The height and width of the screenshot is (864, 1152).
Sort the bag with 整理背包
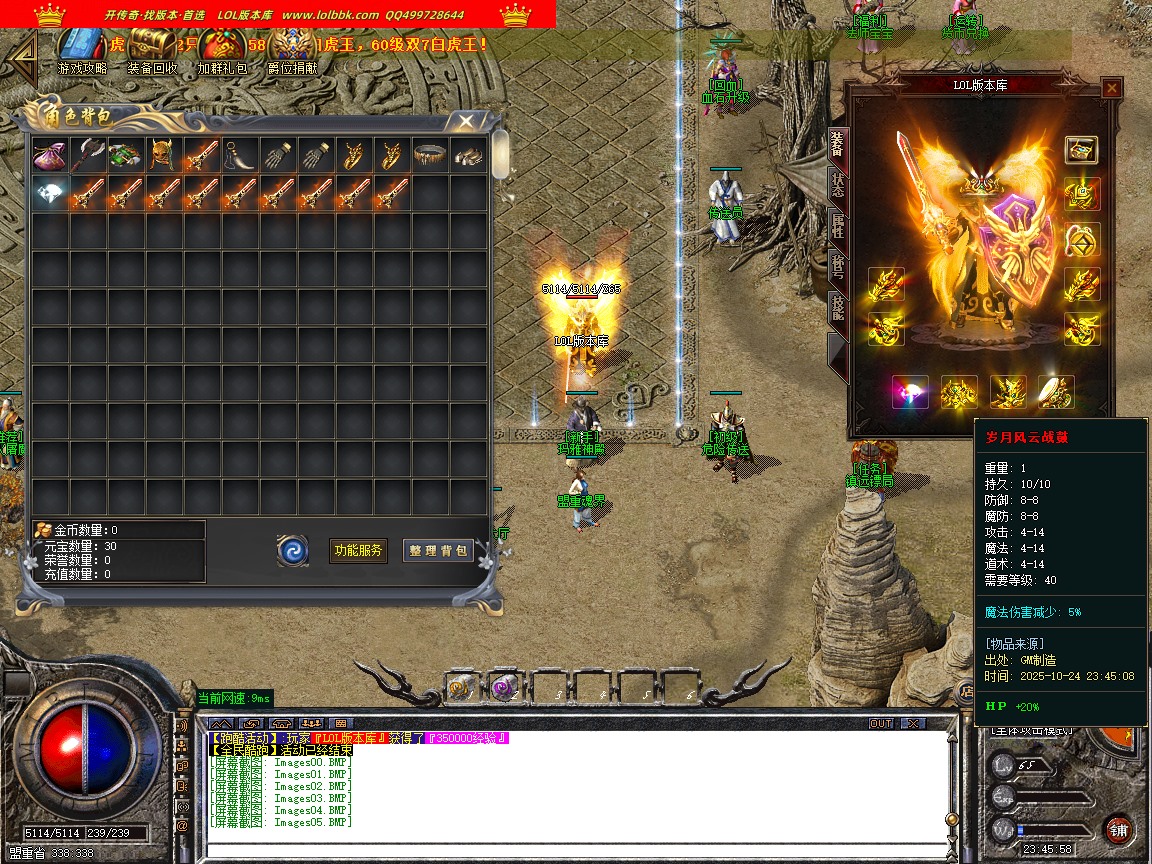tap(438, 550)
